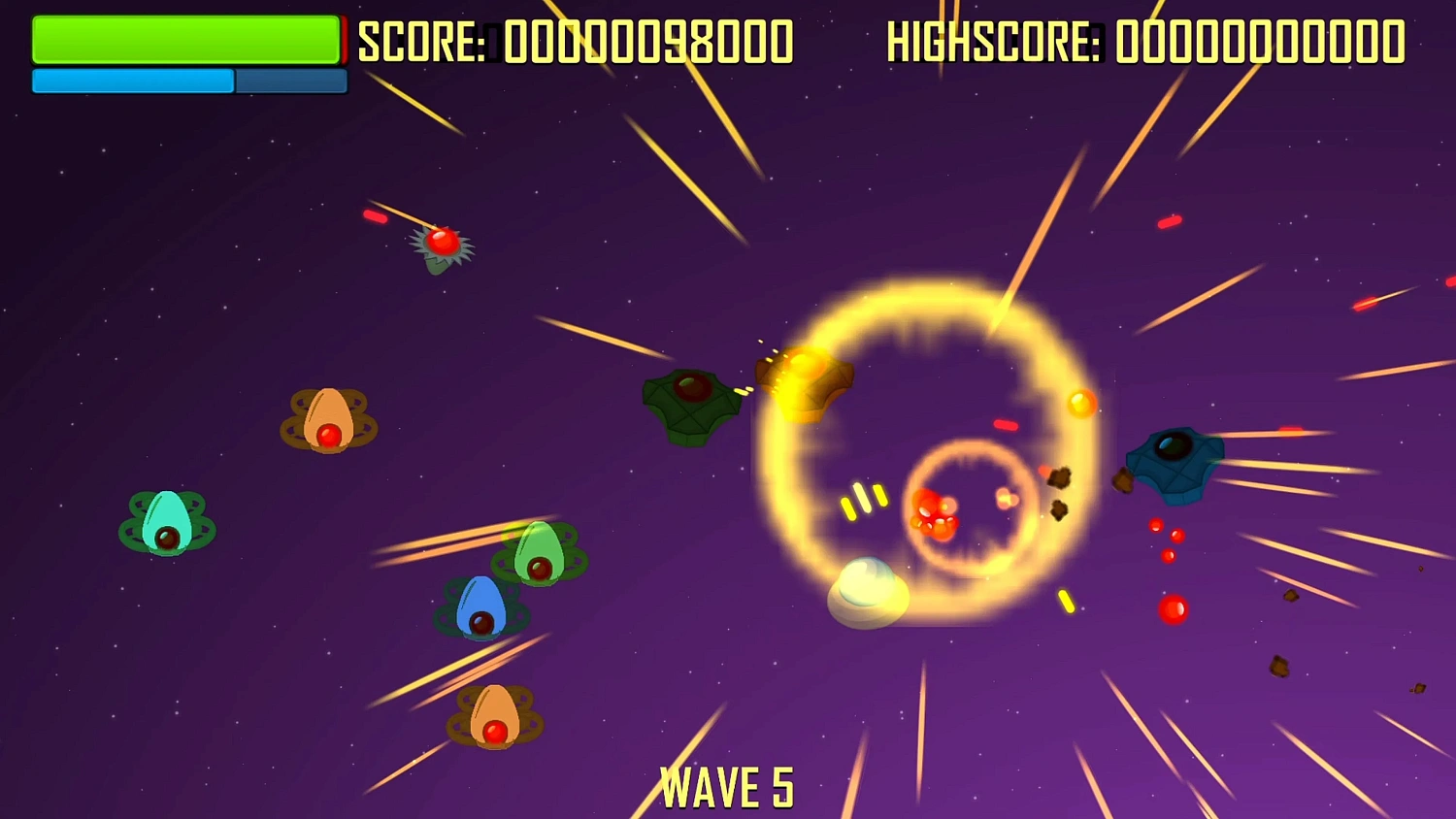This screenshot has width=1456, height=819.
Task: Target the orange egg enemy at the bottom
Action: 493,716
